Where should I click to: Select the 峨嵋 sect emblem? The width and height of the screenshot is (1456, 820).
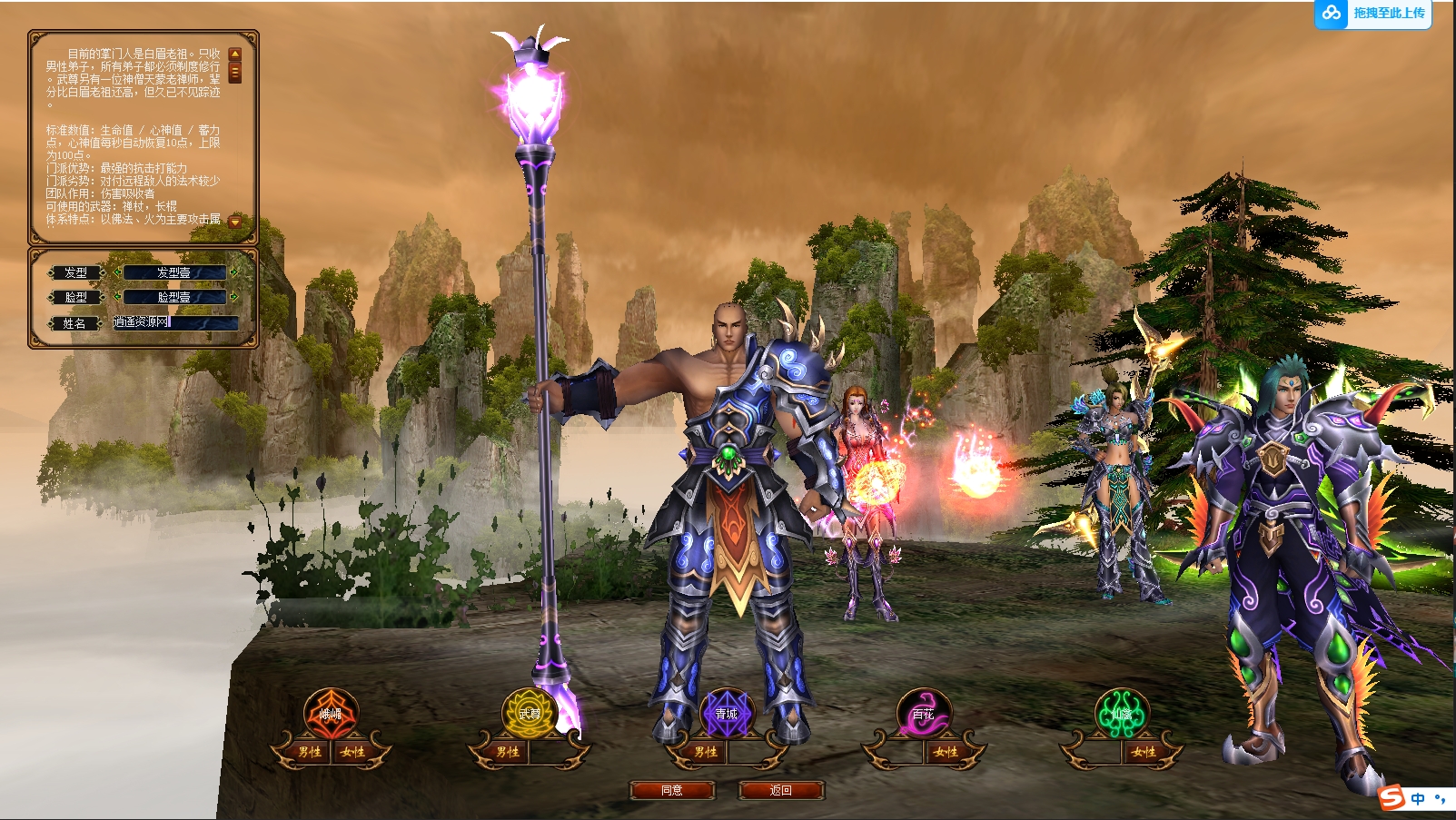(x=331, y=714)
